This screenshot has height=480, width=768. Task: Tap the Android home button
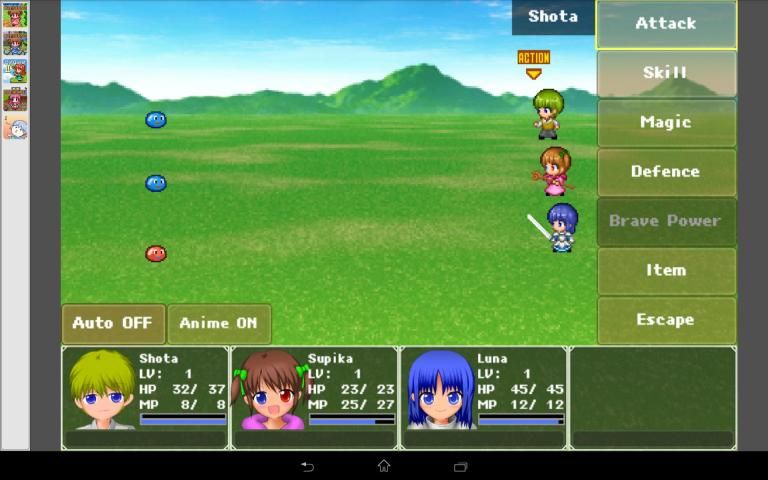click(384, 466)
